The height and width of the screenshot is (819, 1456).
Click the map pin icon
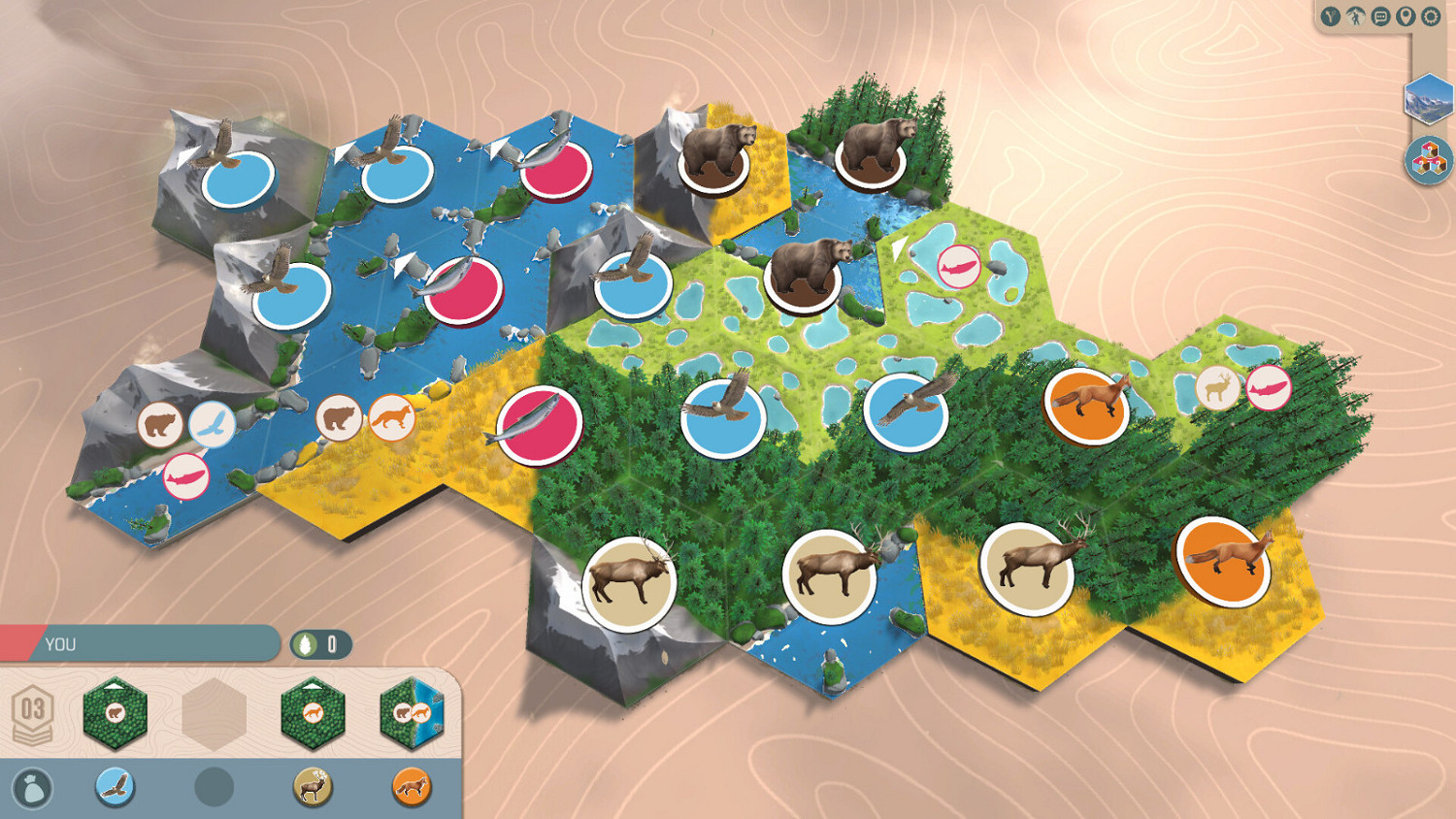1406,16
